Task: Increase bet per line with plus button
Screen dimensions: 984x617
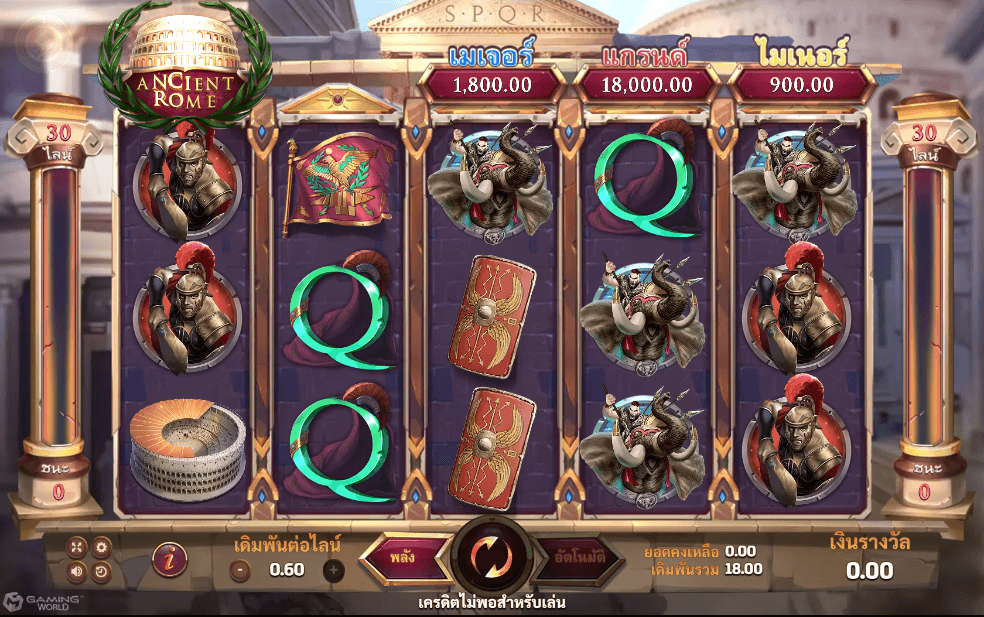Action: [x=333, y=570]
